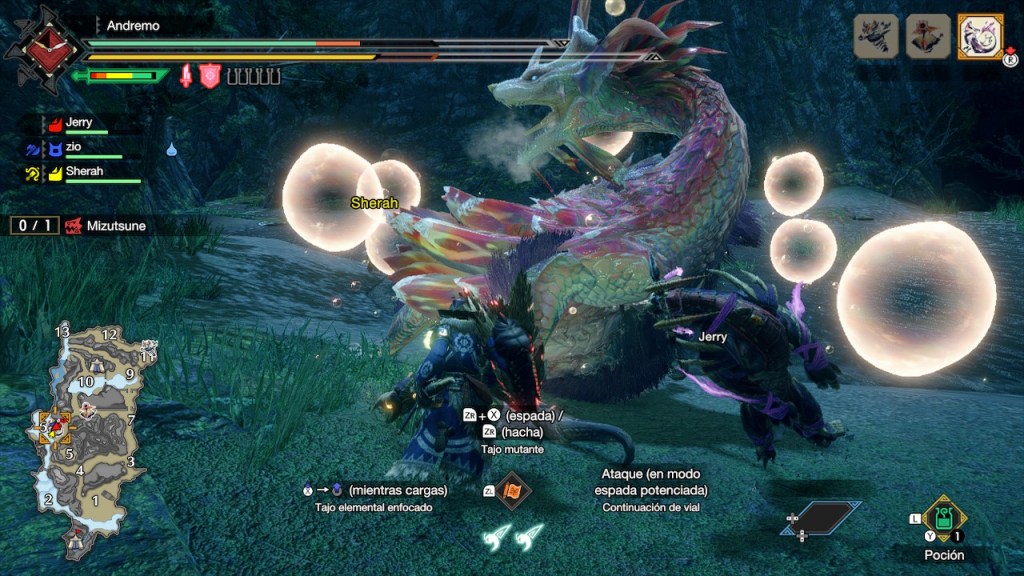Viewport: 1024px width, 576px height.
Task: Click party member Jerry in the list
Action: pos(80,123)
